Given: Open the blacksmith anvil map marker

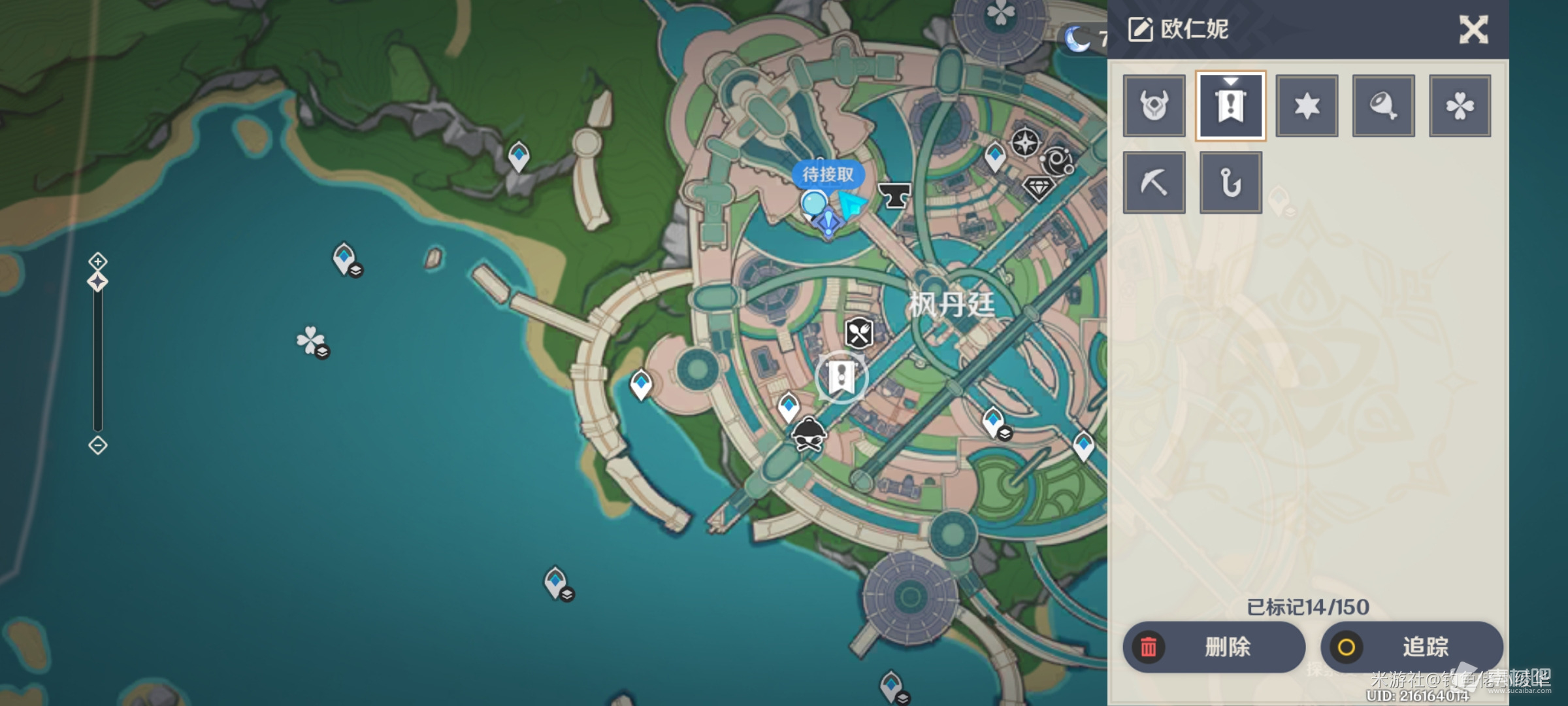Looking at the screenshot, I should (x=894, y=195).
